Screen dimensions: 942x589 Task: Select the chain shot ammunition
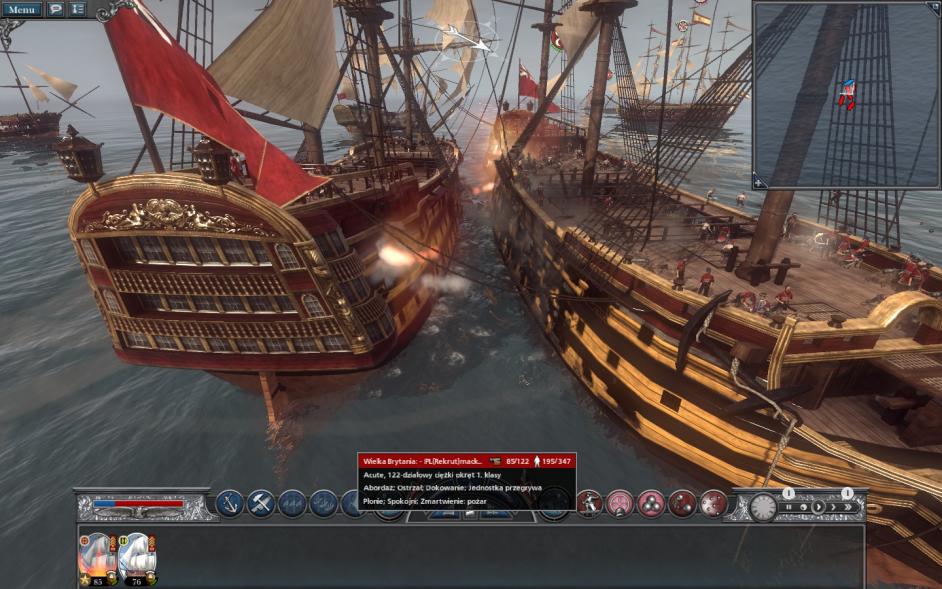[x=682, y=503]
